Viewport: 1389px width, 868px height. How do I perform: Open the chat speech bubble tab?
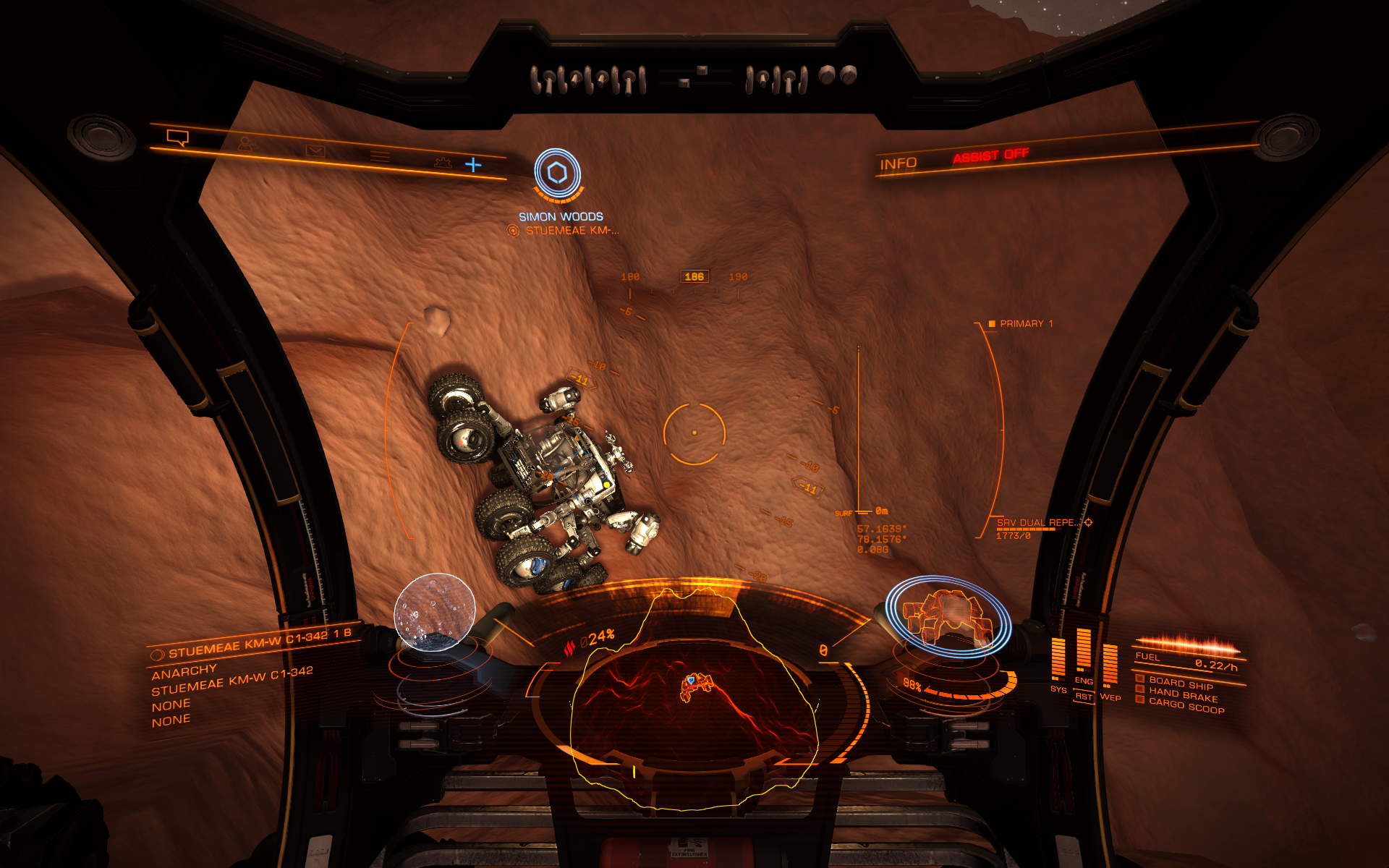177,137
